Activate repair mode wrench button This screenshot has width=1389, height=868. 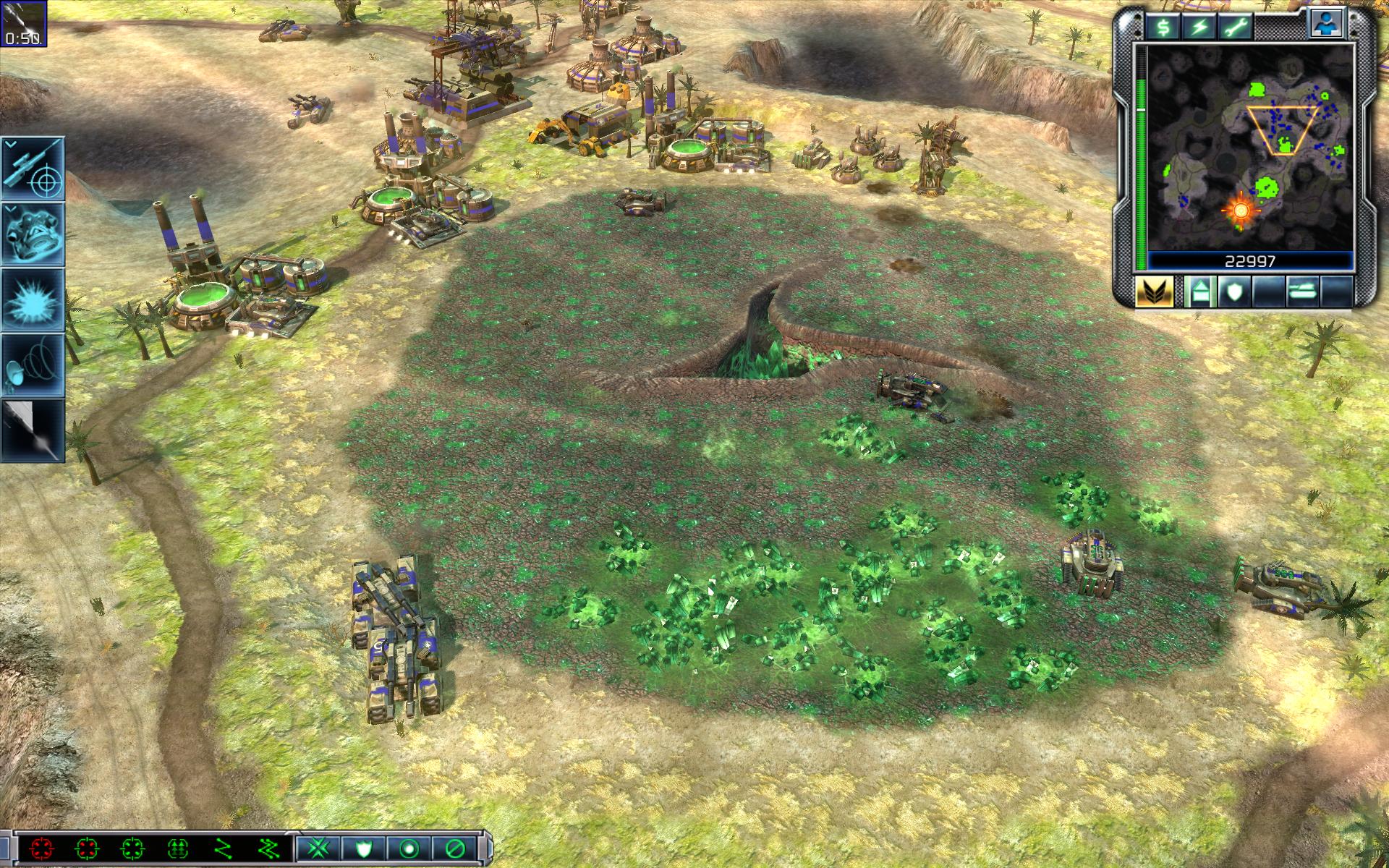click(1234, 27)
